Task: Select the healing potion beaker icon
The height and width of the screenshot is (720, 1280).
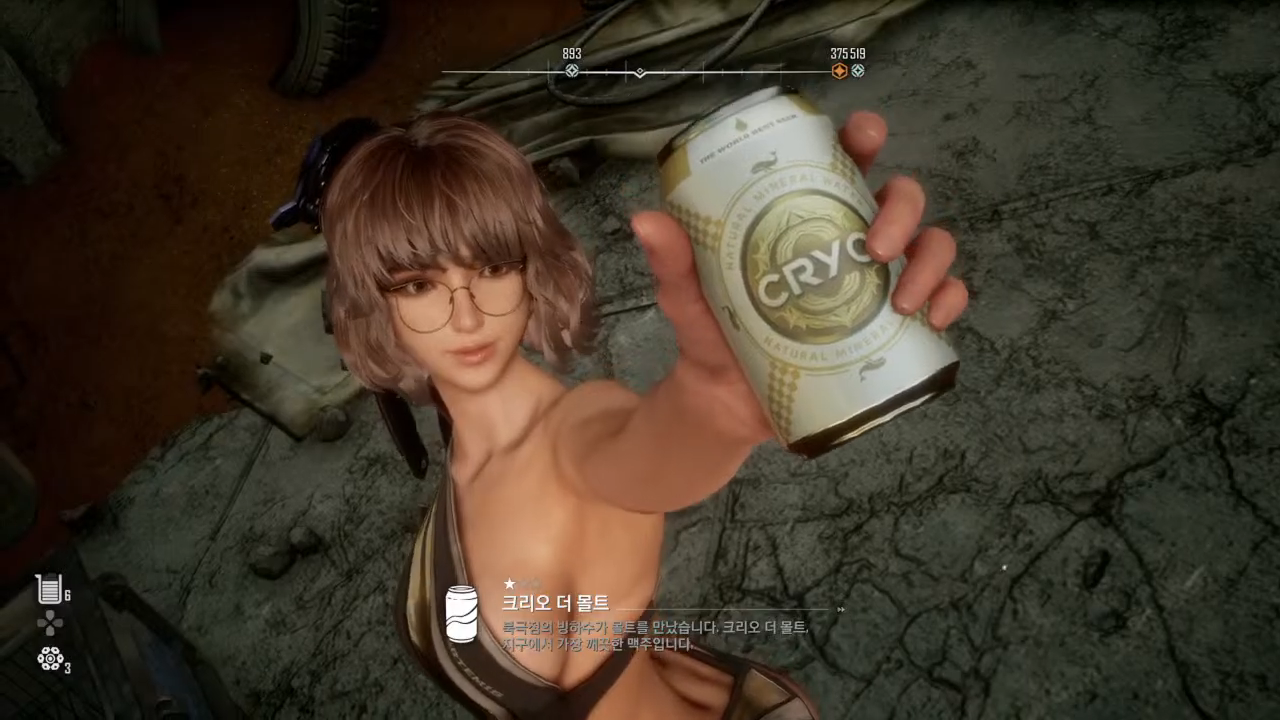Action: pyautogui.click(x=47, y=589)
